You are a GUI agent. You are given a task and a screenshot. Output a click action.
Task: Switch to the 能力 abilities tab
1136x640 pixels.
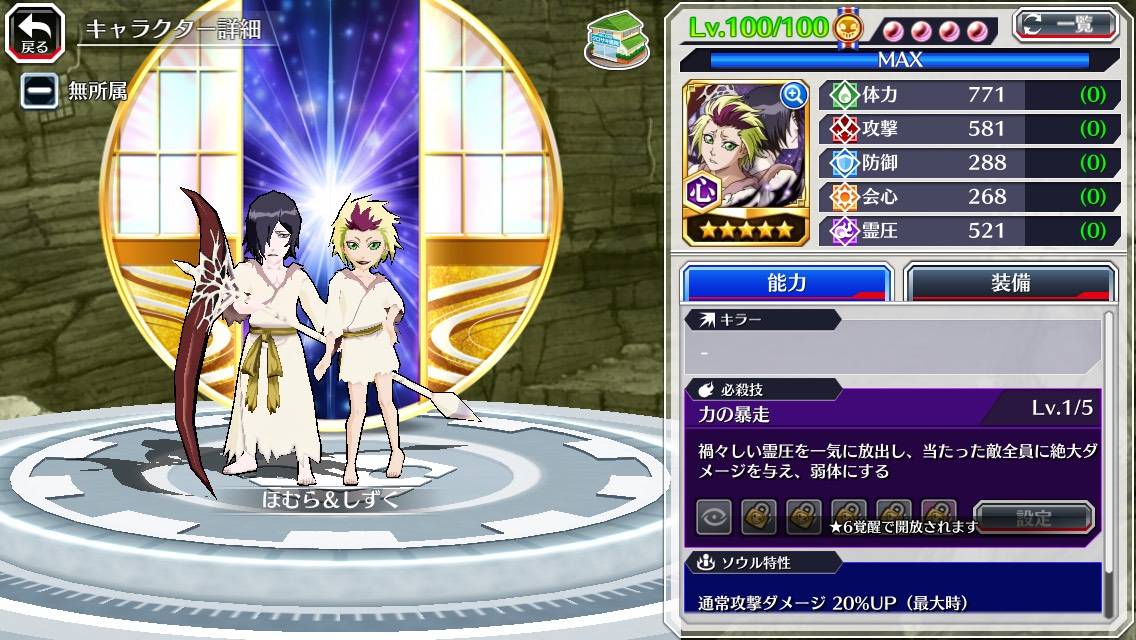pyautogui.click(x=786, y=283)
